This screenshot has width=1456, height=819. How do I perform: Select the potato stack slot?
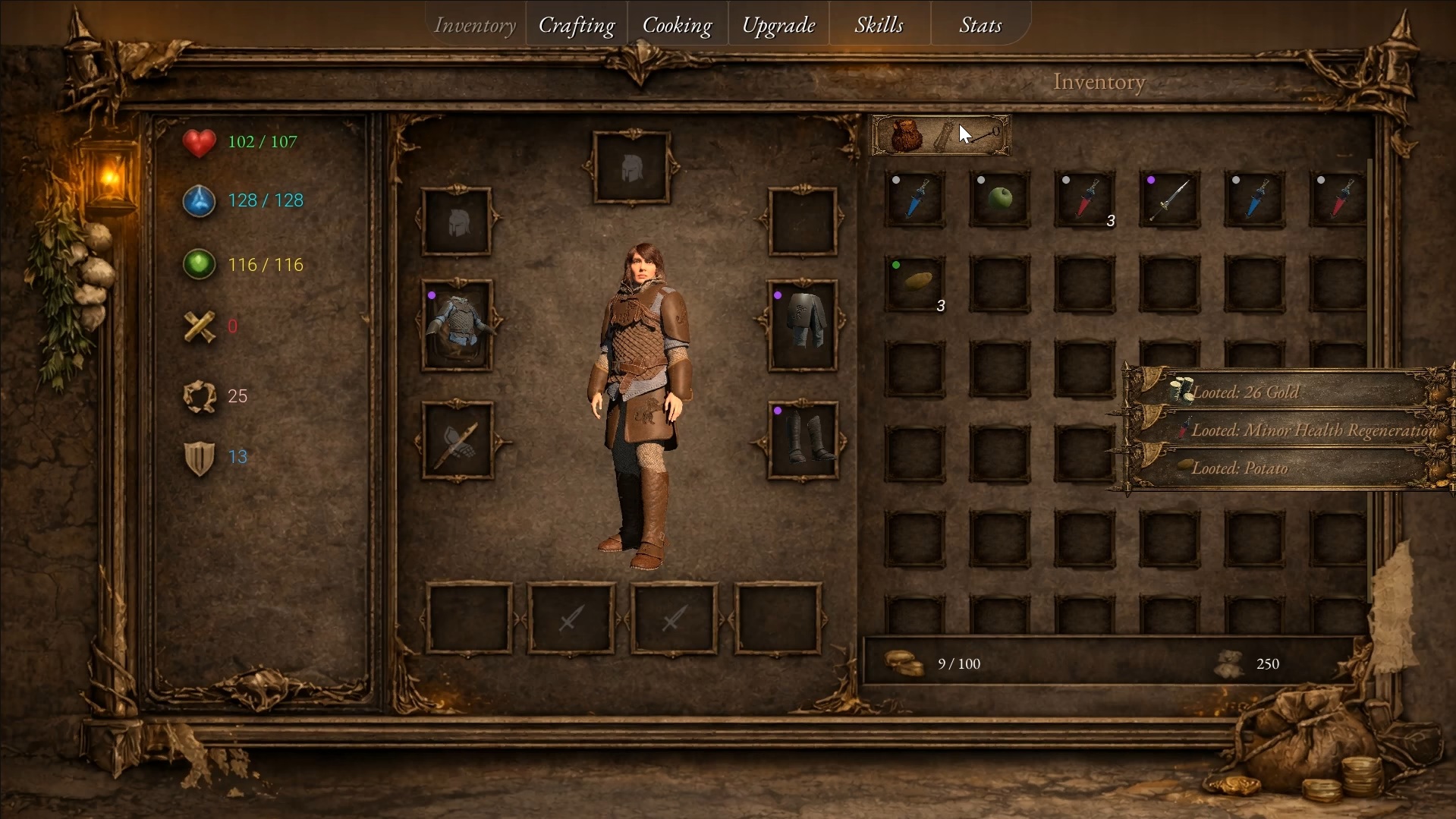point(916,284)
